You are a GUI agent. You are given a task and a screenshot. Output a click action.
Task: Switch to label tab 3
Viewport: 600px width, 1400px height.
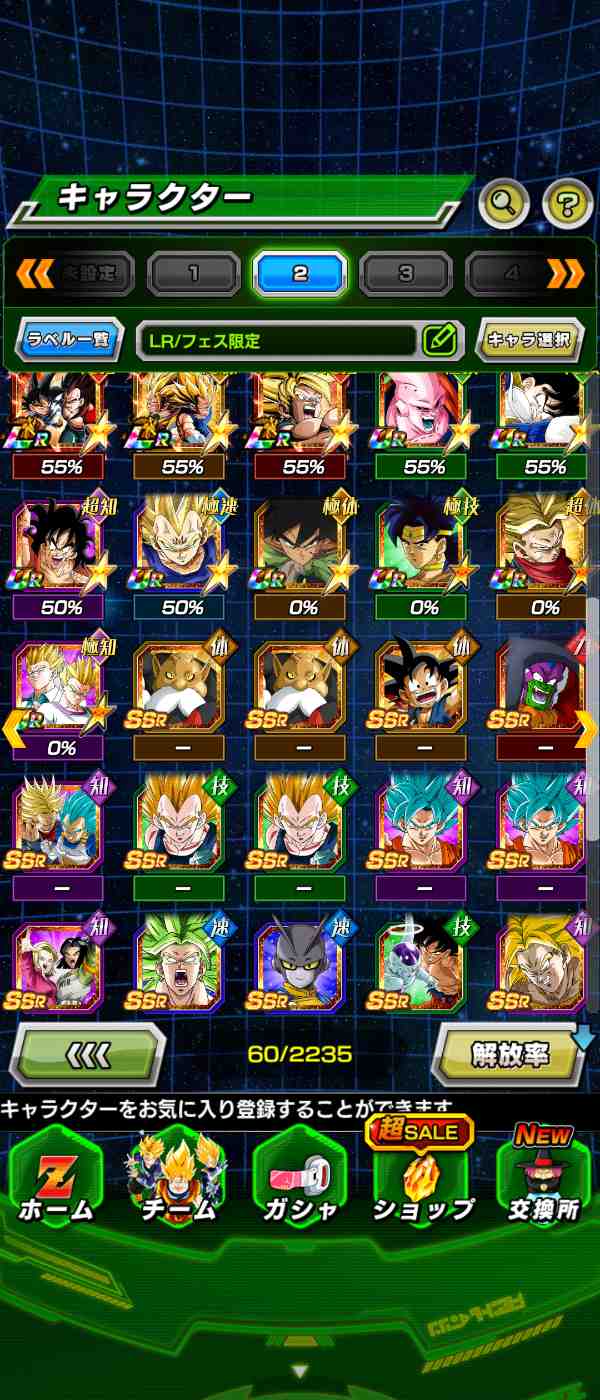pyautogui.click(x=405, y=273)
